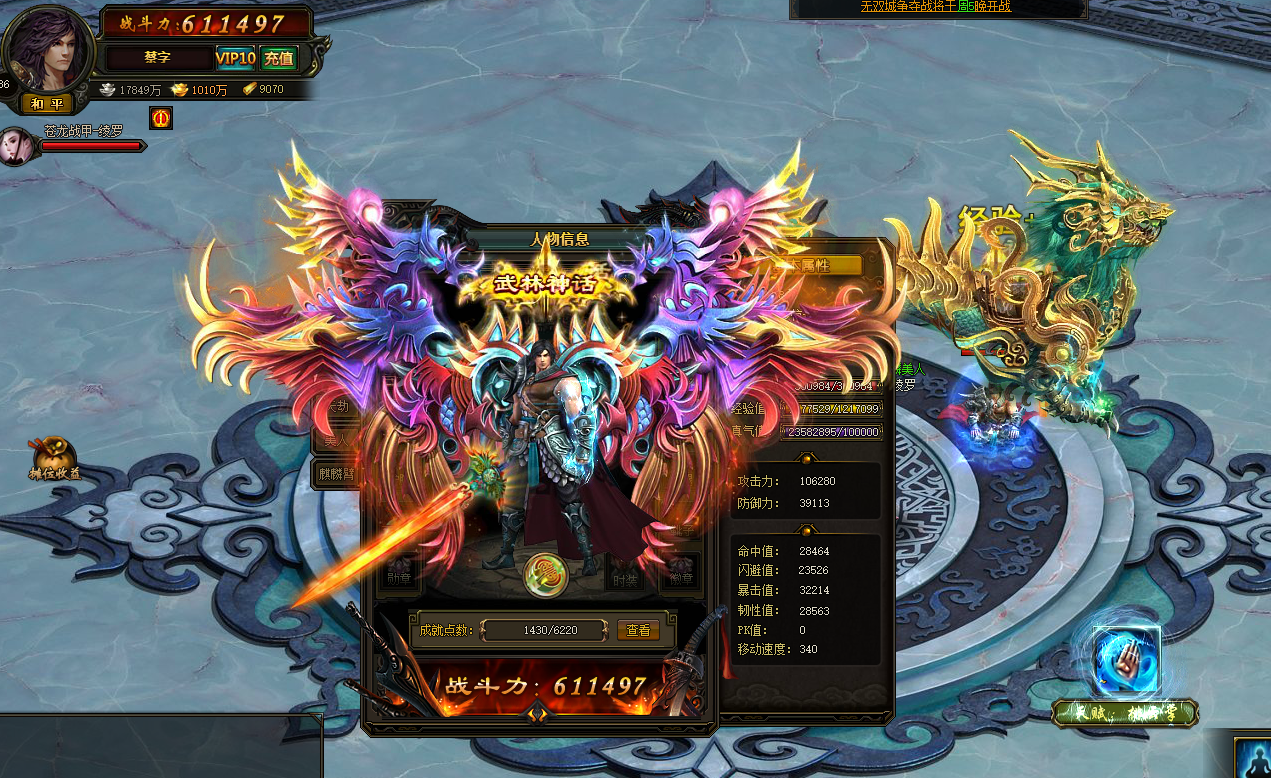1271x778 pixels.
Task: Open the 摊位收益 stall earnings icon
Action: 52,458
